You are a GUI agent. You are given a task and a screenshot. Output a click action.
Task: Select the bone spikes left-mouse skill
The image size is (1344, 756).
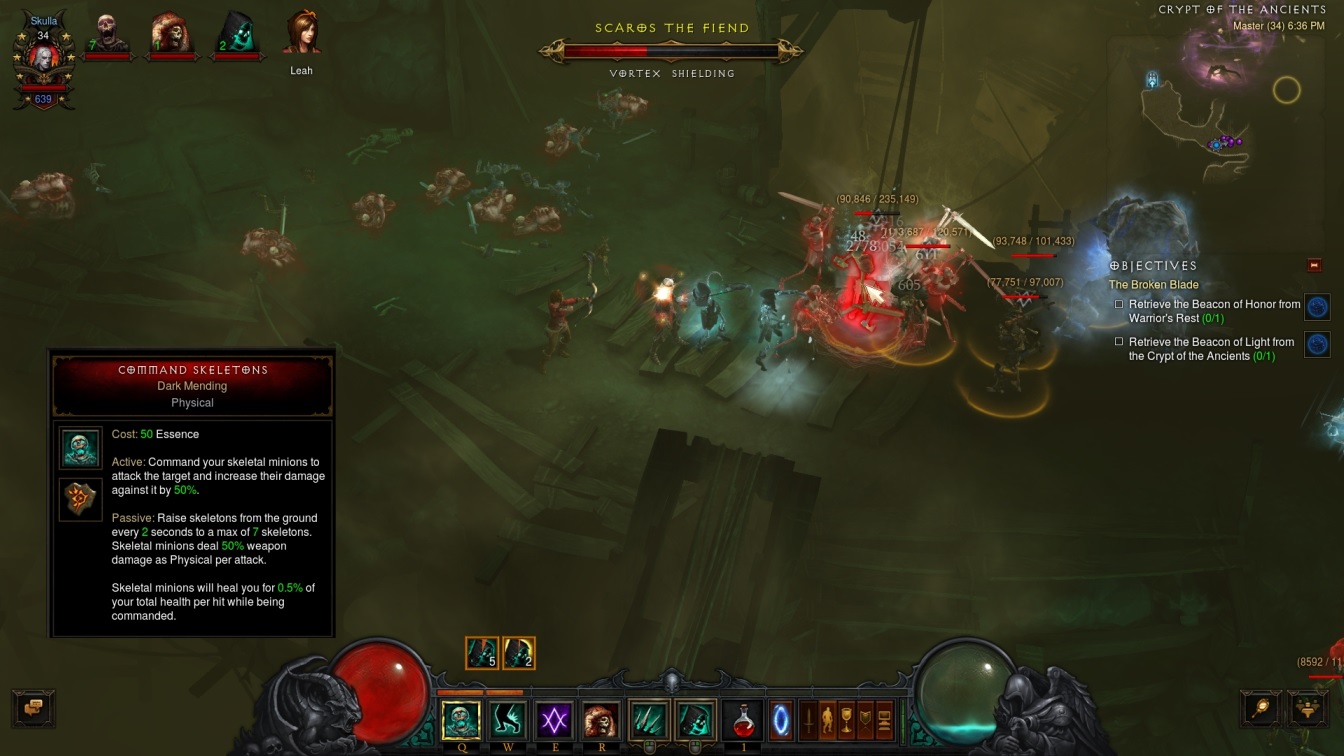click(x=649, y=720)
